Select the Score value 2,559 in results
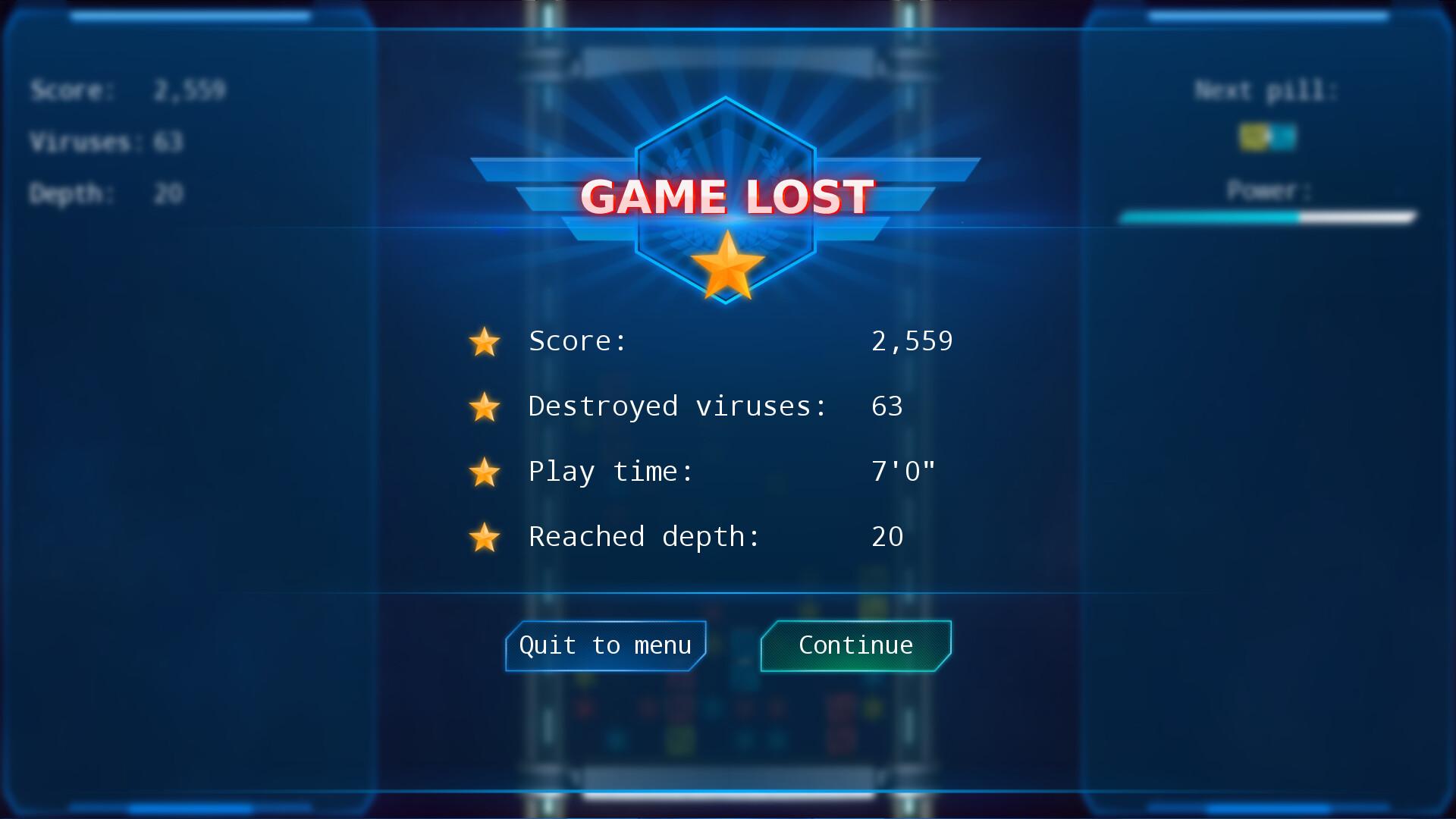 914,341
